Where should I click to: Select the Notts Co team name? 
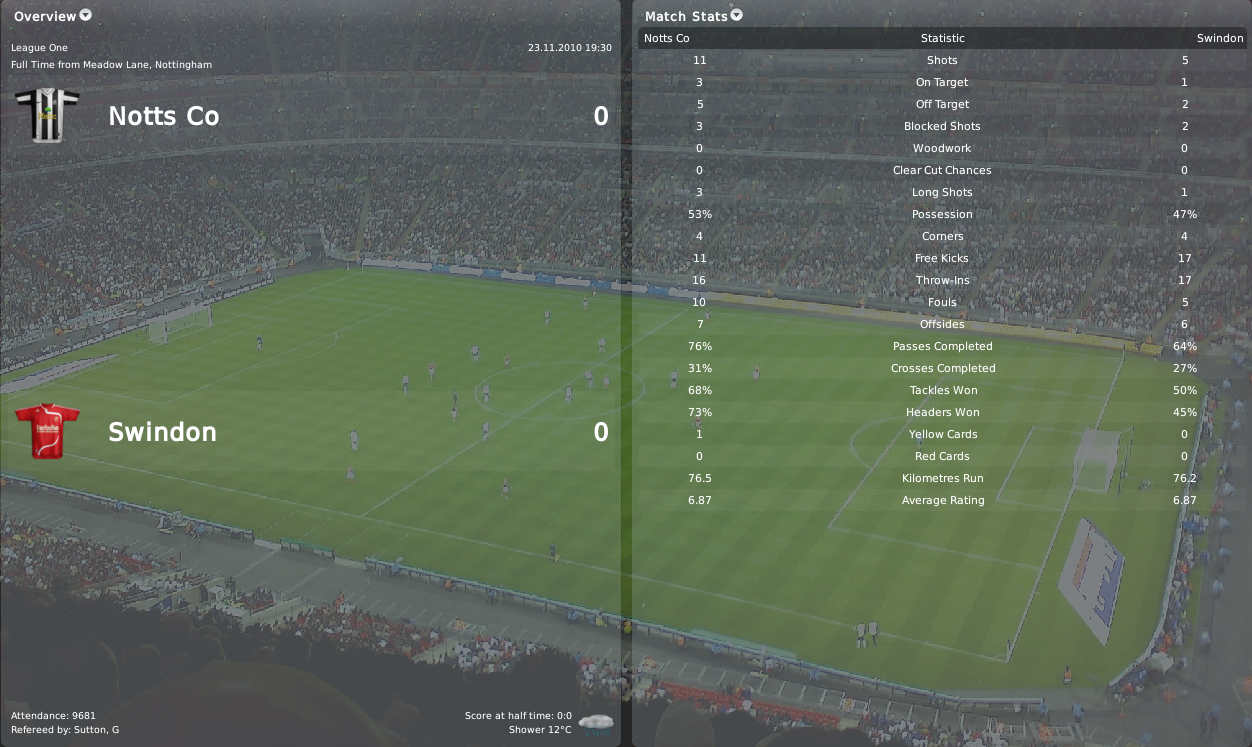click(163, 116)
